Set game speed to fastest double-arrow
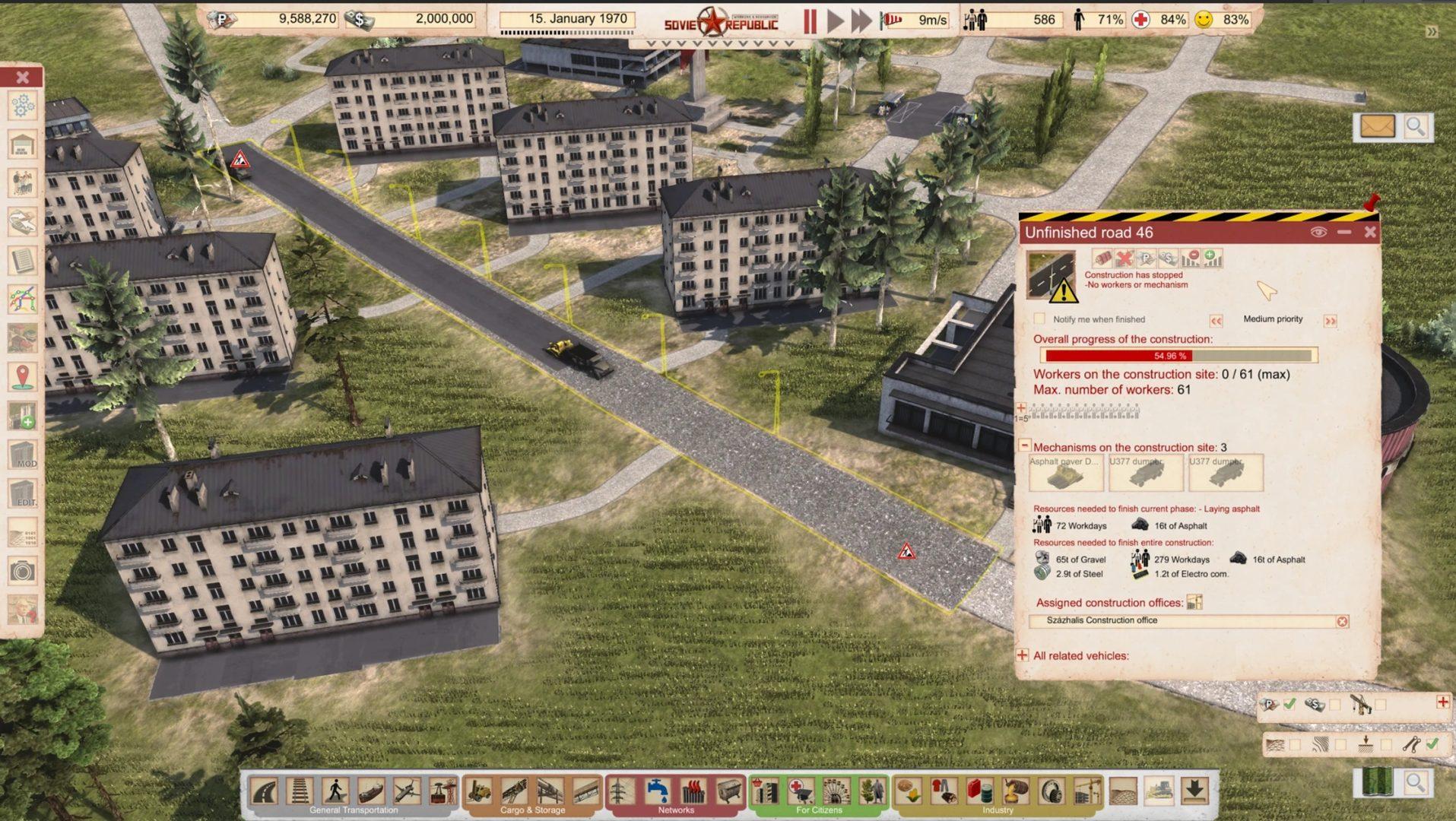 point(861,21)
